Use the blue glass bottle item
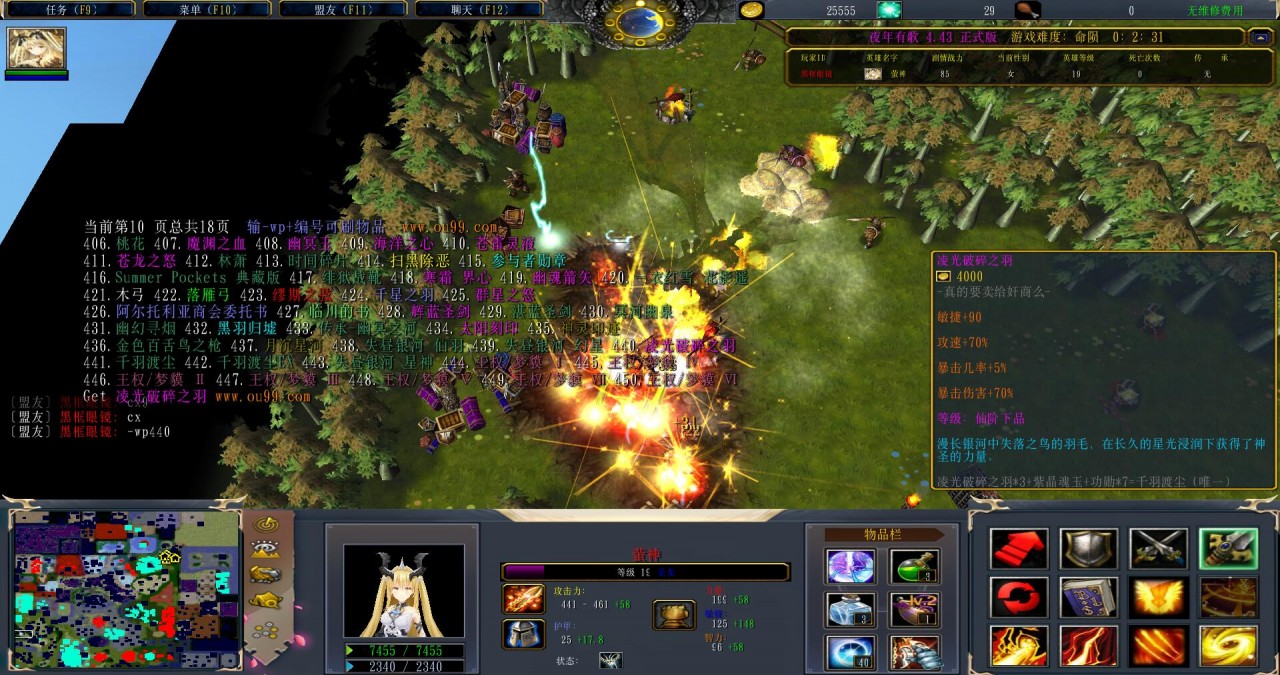Viewport: 1280px width, 675px height. click(x=851, y=609)
